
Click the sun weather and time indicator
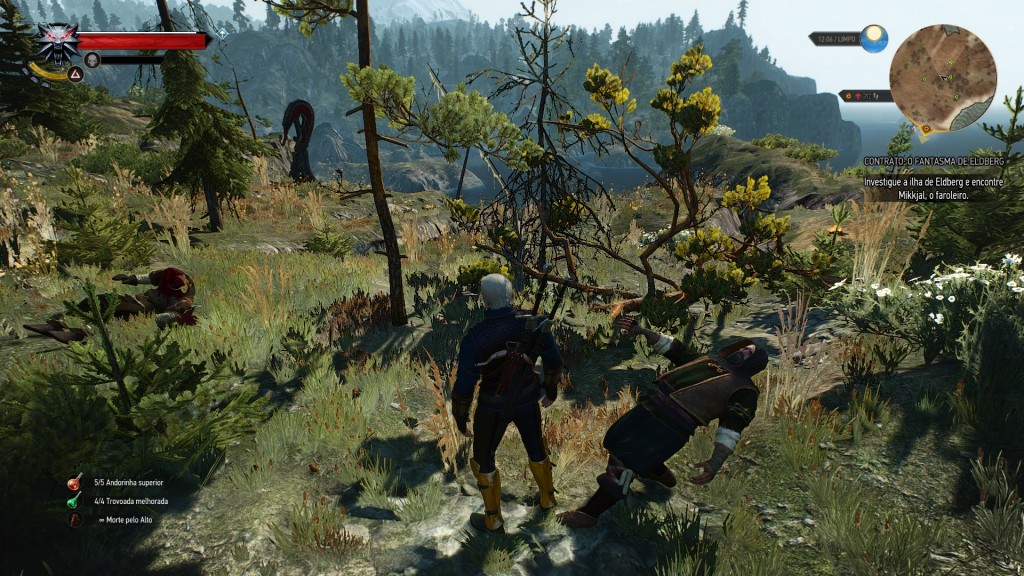[x=874, y=38]
